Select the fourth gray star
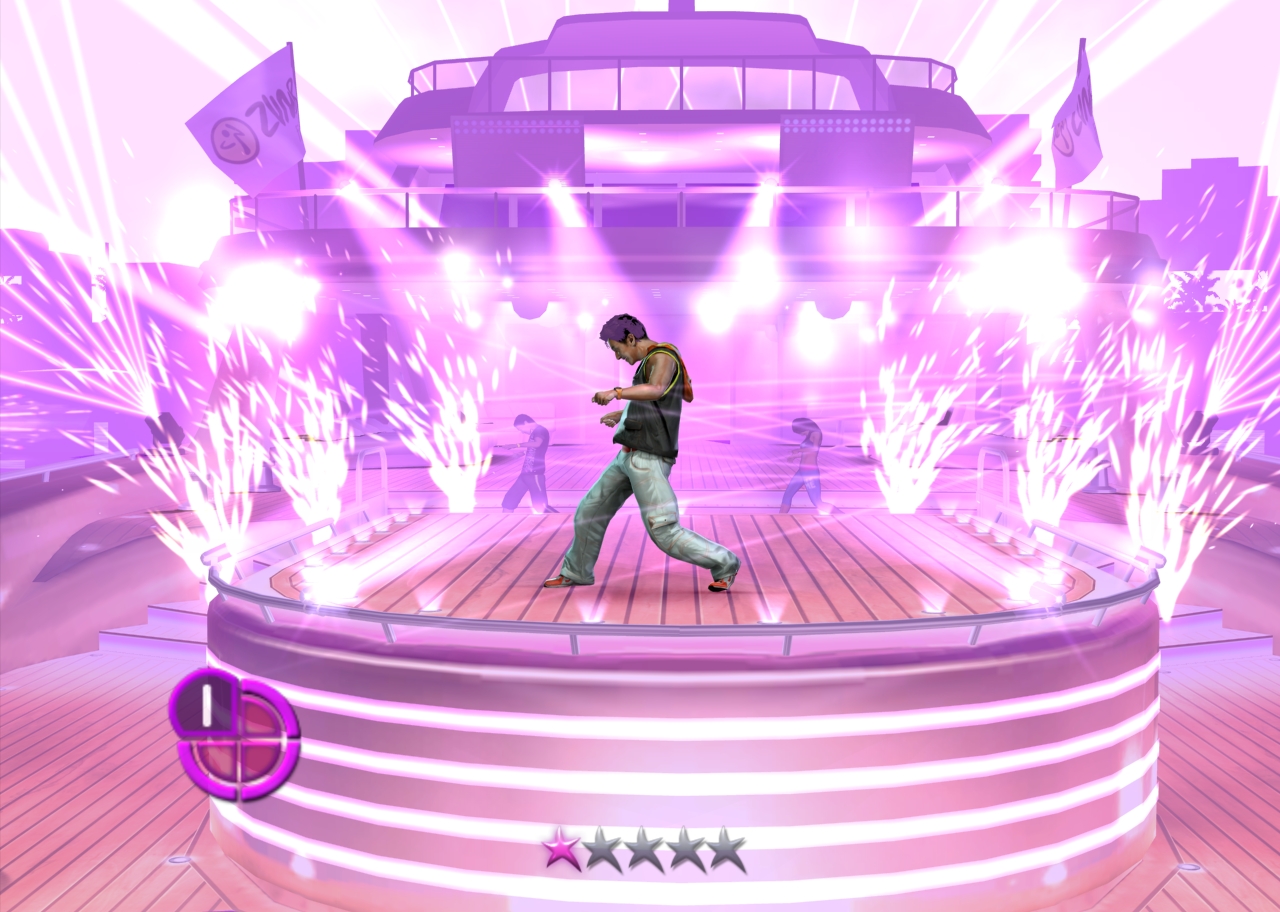 pos(689,847)
